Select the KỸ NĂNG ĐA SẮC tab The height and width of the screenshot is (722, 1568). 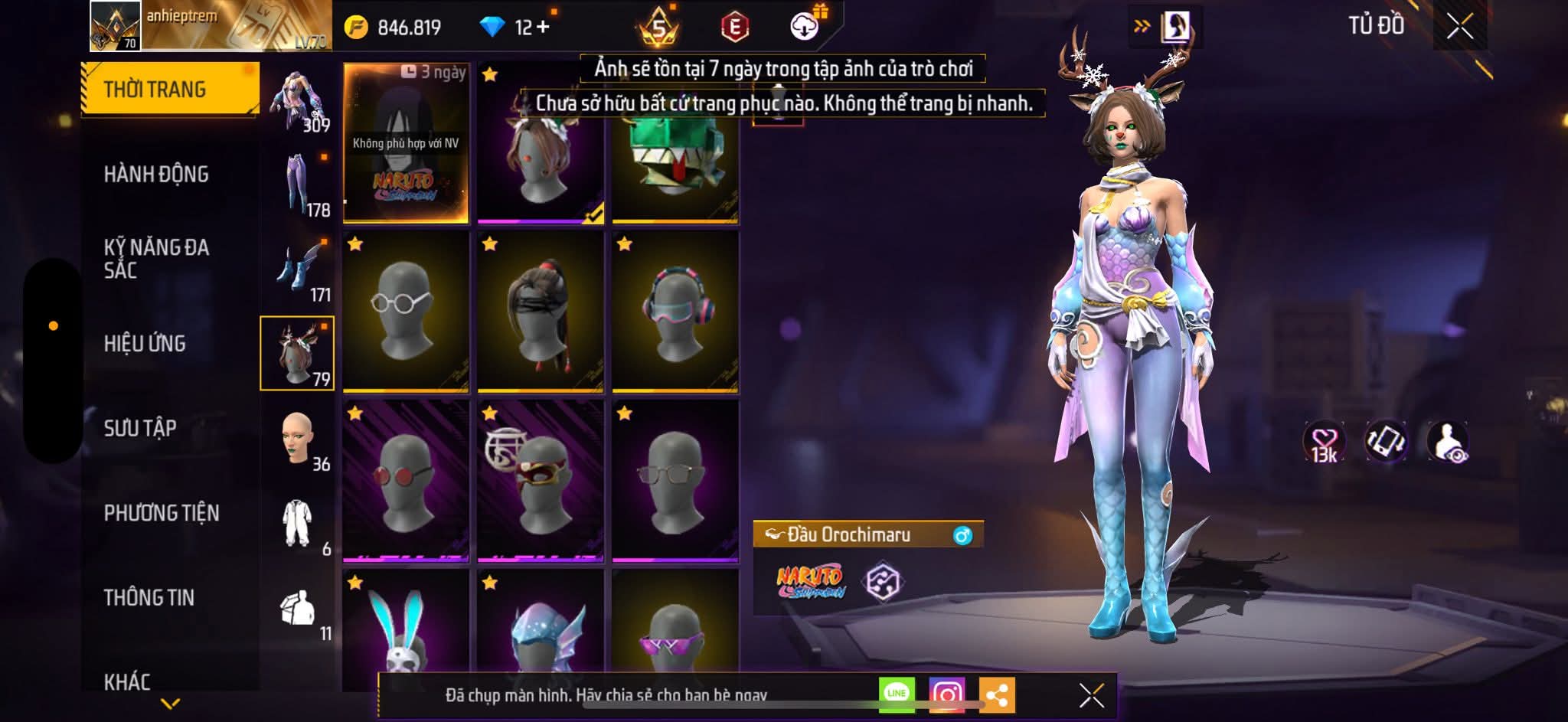[x=156, y=258]
